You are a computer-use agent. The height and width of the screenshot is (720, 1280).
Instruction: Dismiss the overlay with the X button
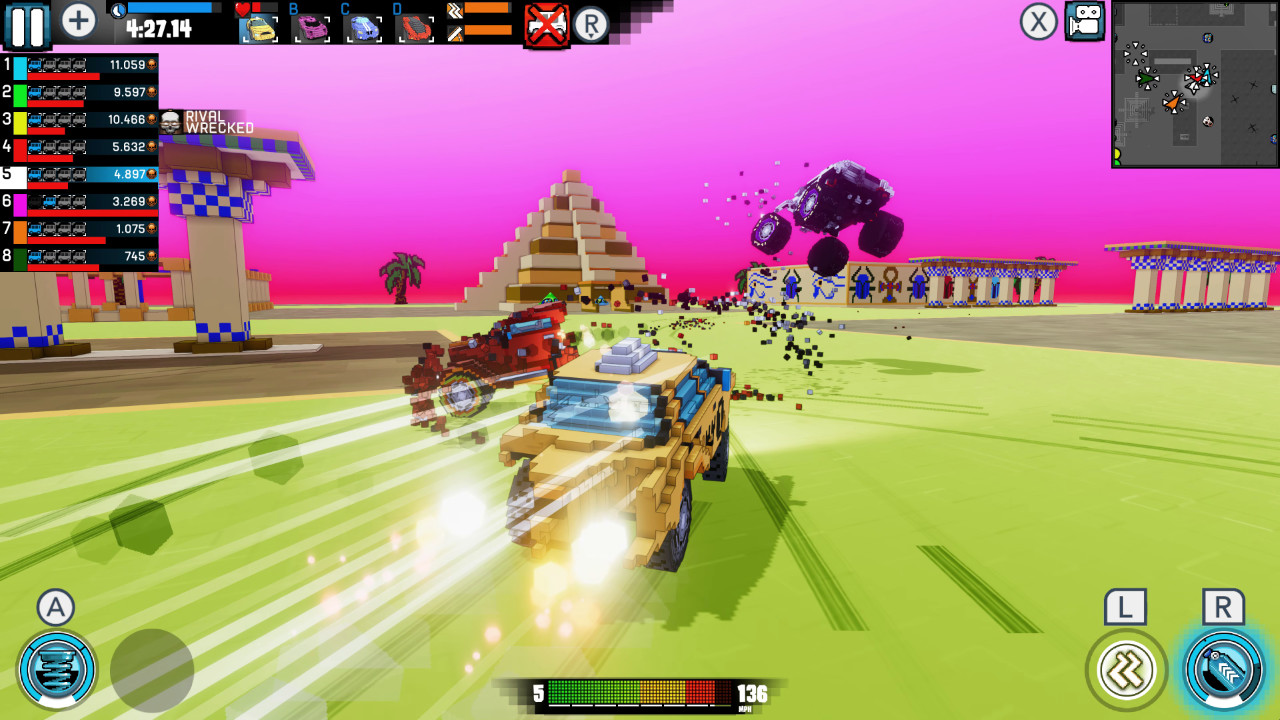[x=1037, y=22]
